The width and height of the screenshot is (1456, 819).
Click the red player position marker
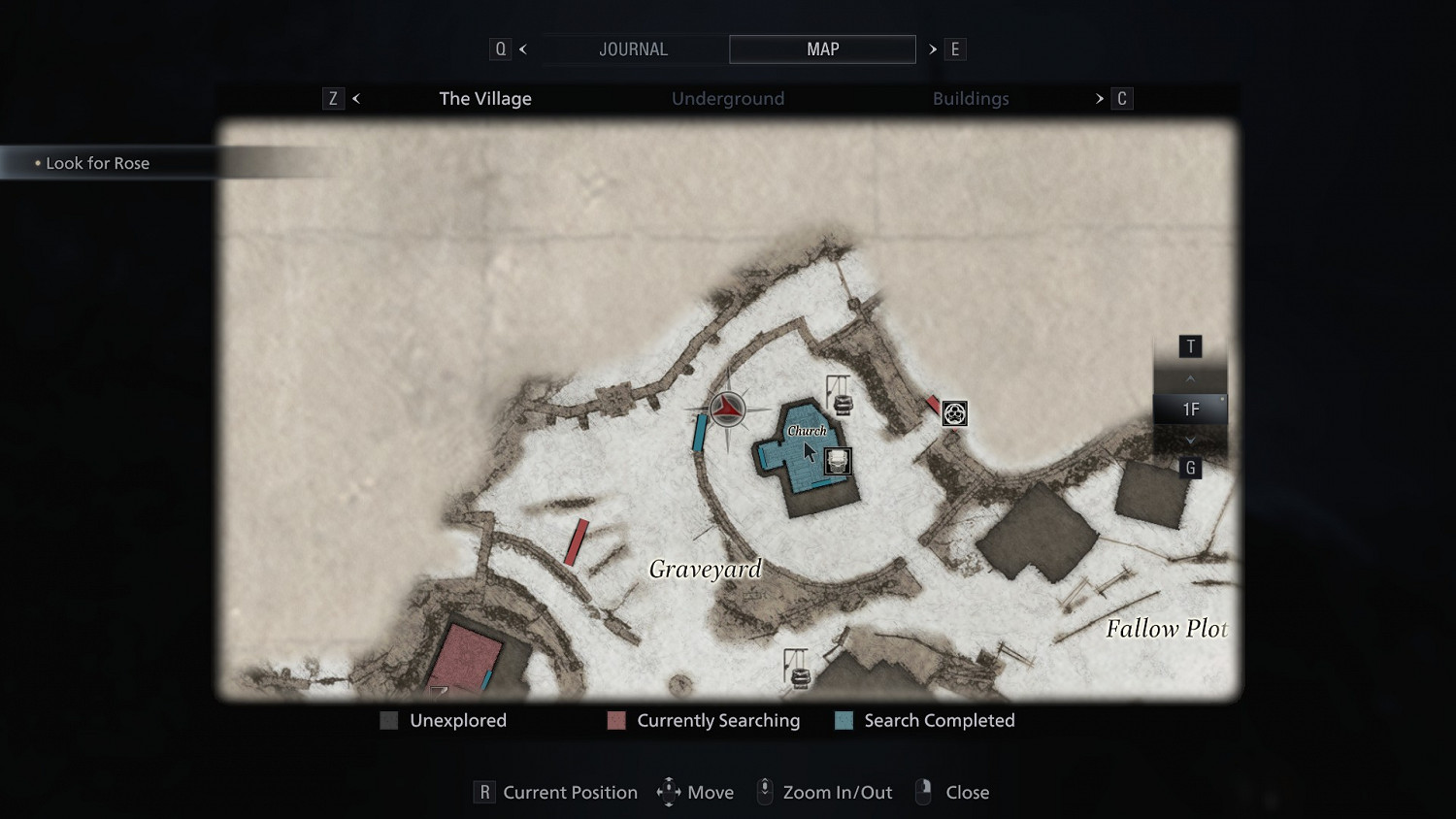pos(727,409)
